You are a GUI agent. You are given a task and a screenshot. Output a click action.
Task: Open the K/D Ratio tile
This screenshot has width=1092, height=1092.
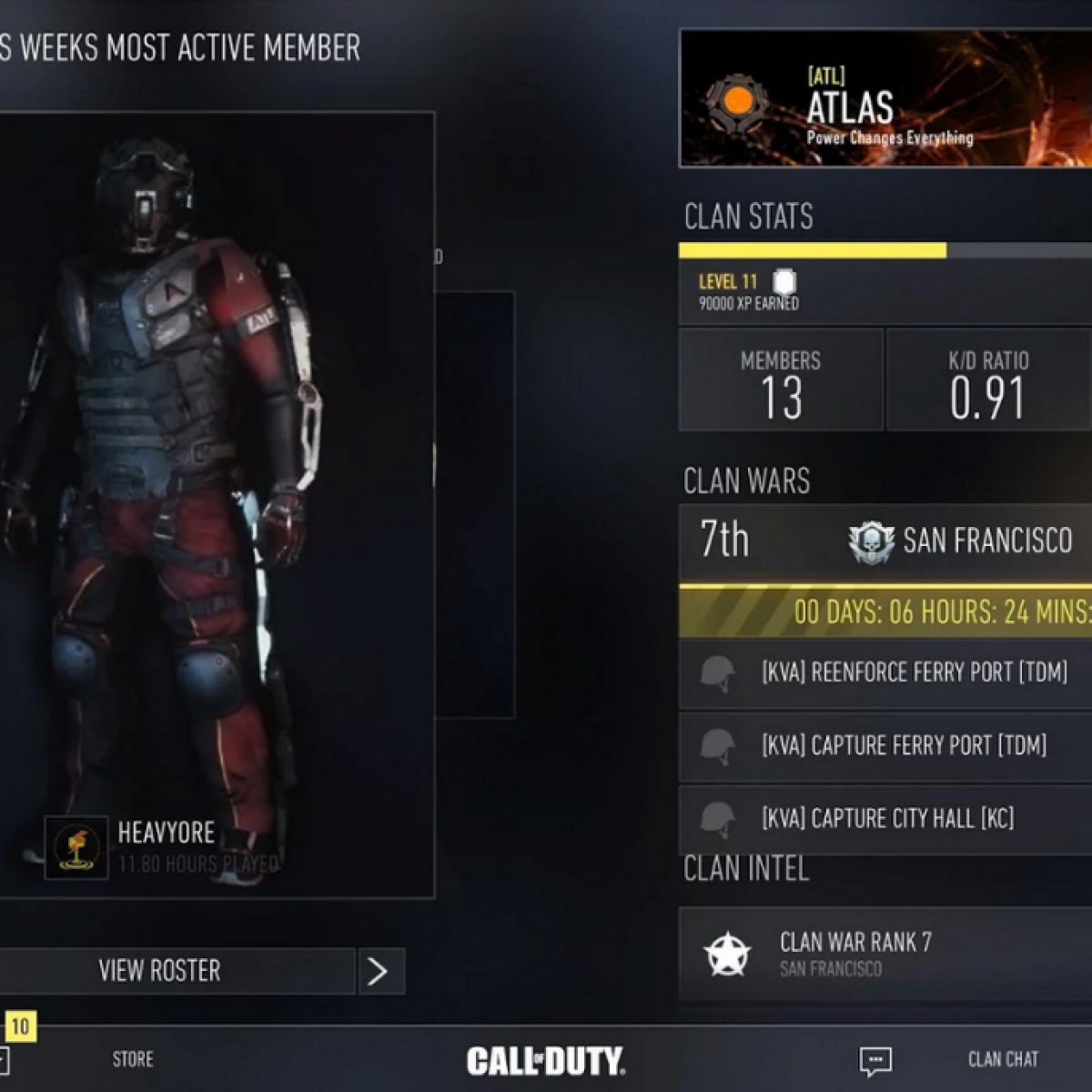pyautogui.click(x=988, y=379)
